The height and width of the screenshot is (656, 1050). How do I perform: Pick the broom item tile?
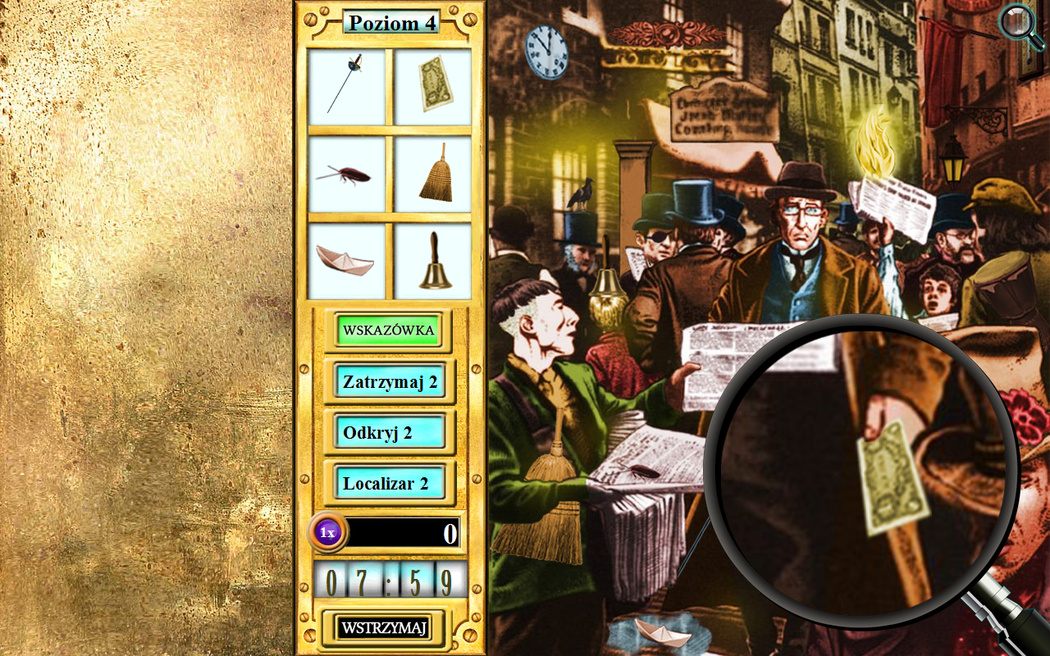[433, 174]
